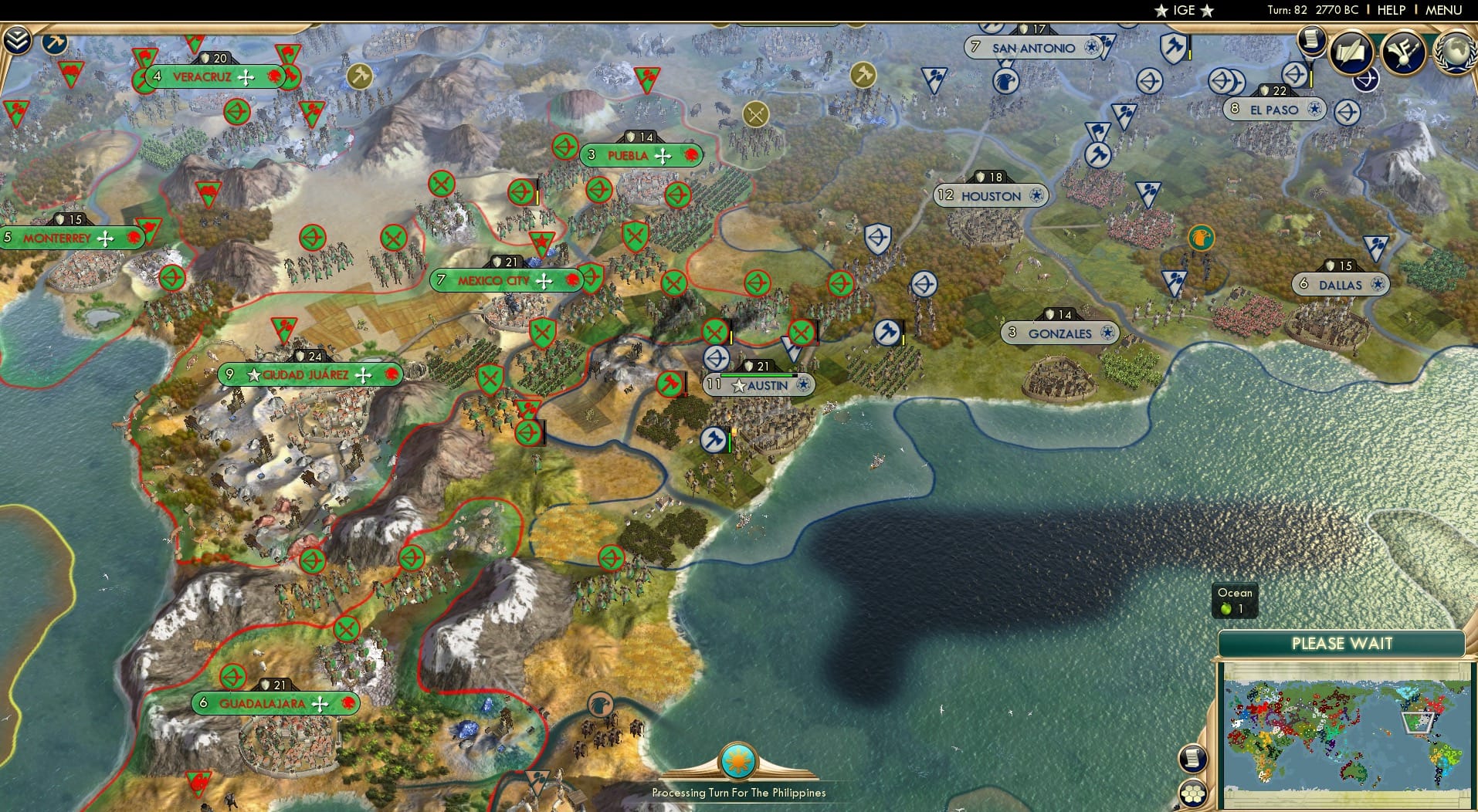The width and height of the screenshot is (1478, 812).
Task: Toggle the right star beside IGE
Action: 1206,10
